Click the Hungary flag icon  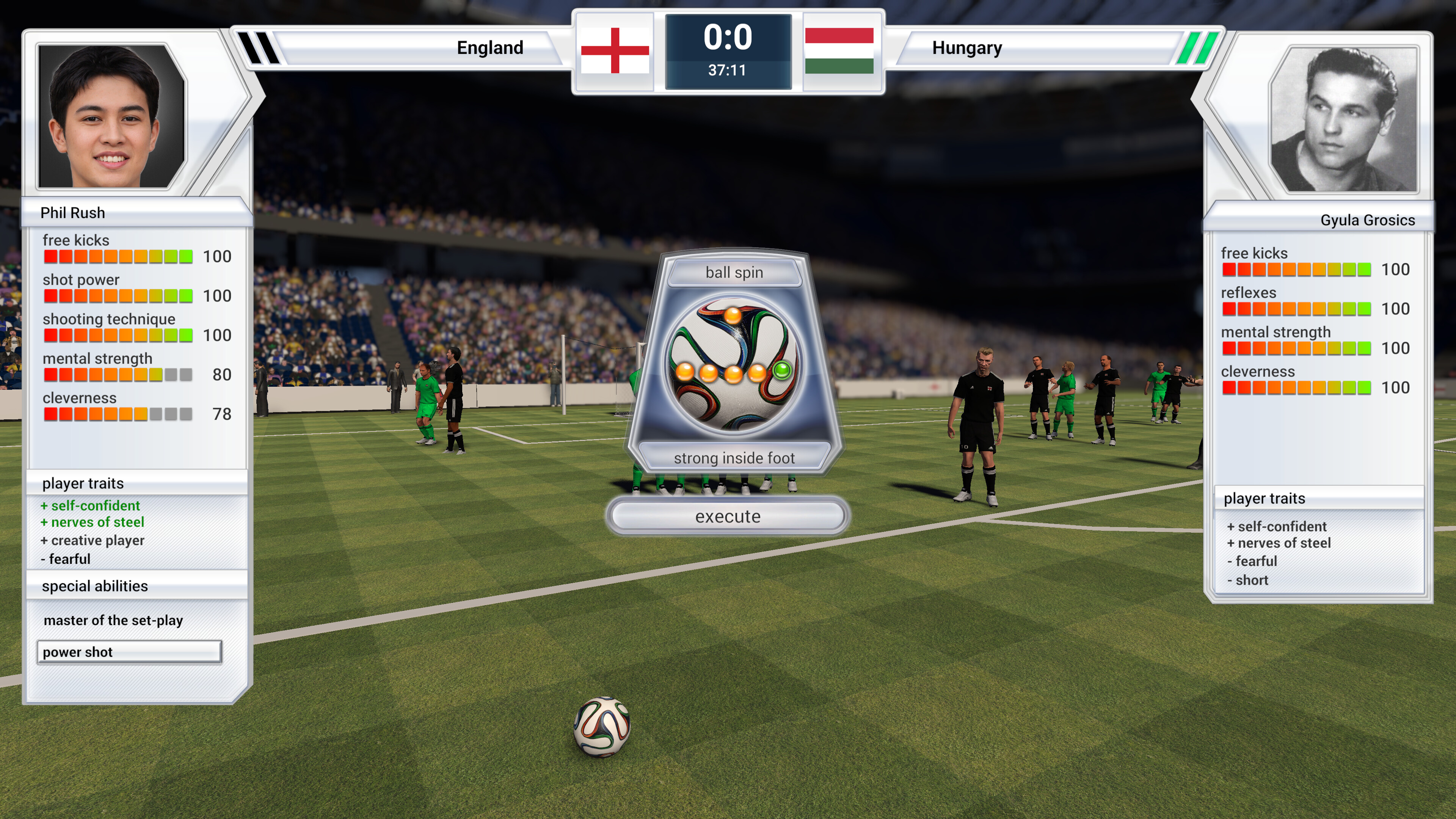click(x=842, y=51)
